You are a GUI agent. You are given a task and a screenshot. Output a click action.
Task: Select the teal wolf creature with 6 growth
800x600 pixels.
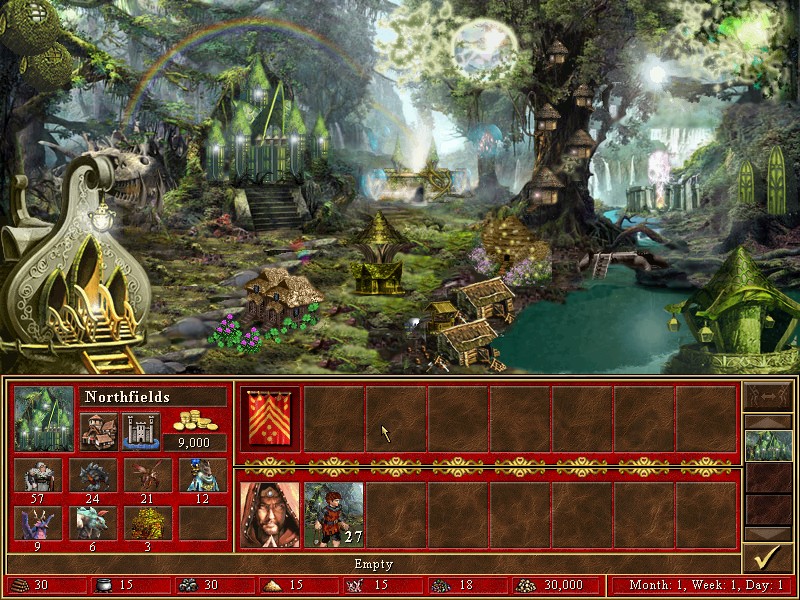click(93, 522)
